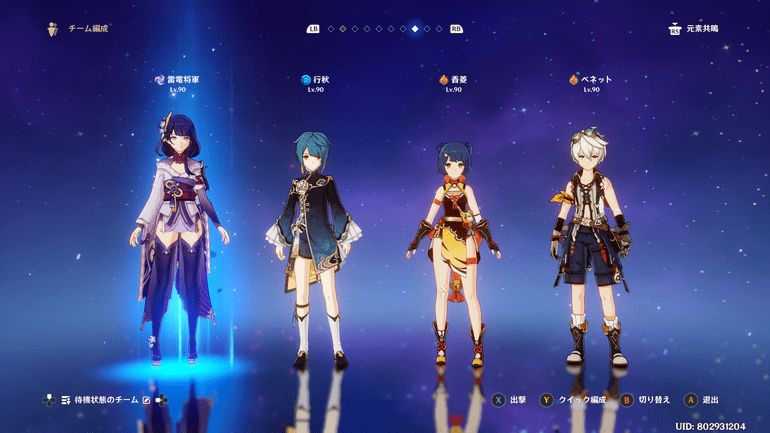
Task: Click the pencil icon to rename team
Action: [147, 400]
